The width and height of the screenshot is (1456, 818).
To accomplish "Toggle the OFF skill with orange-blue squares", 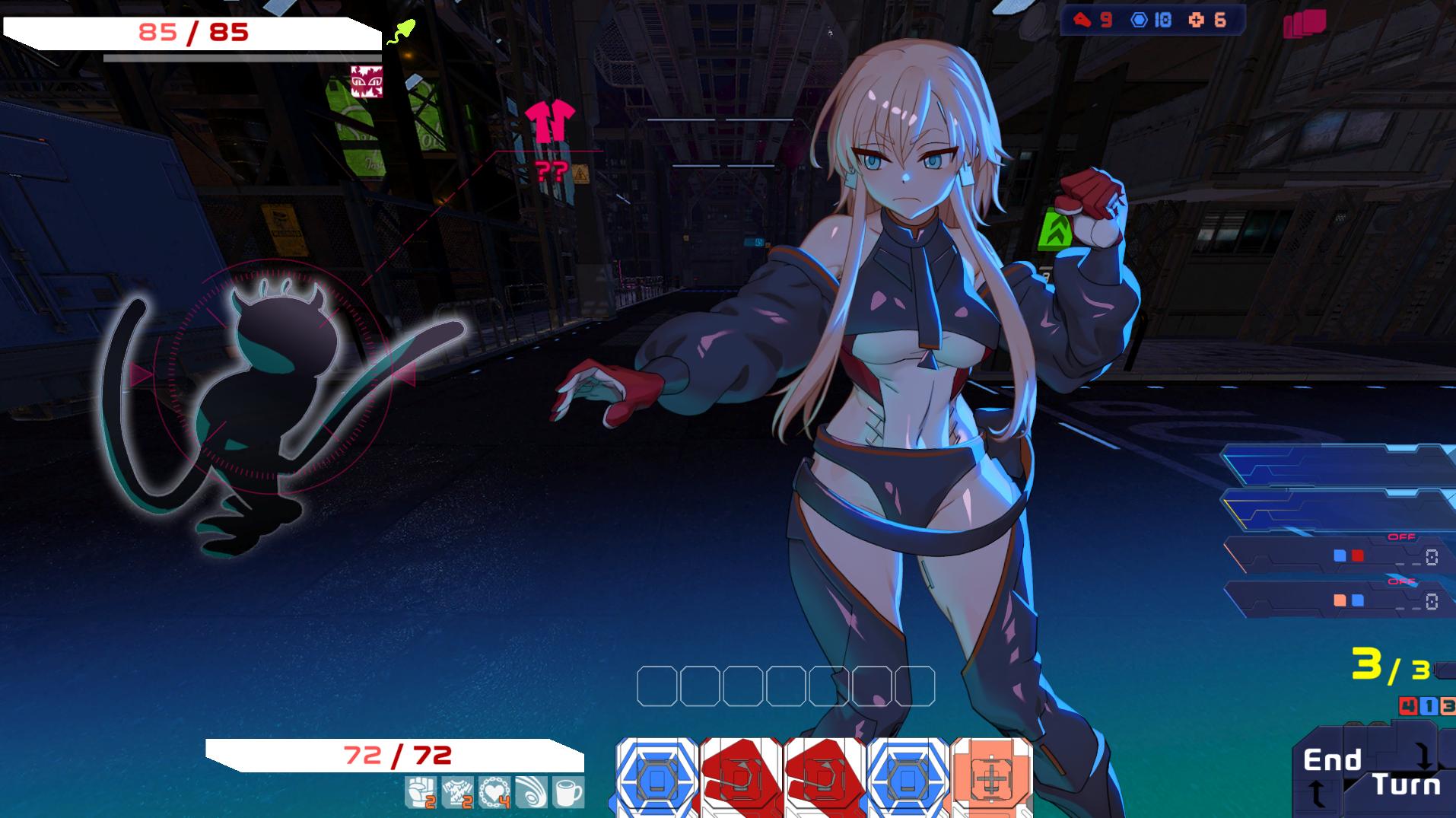I will 1339,600.
